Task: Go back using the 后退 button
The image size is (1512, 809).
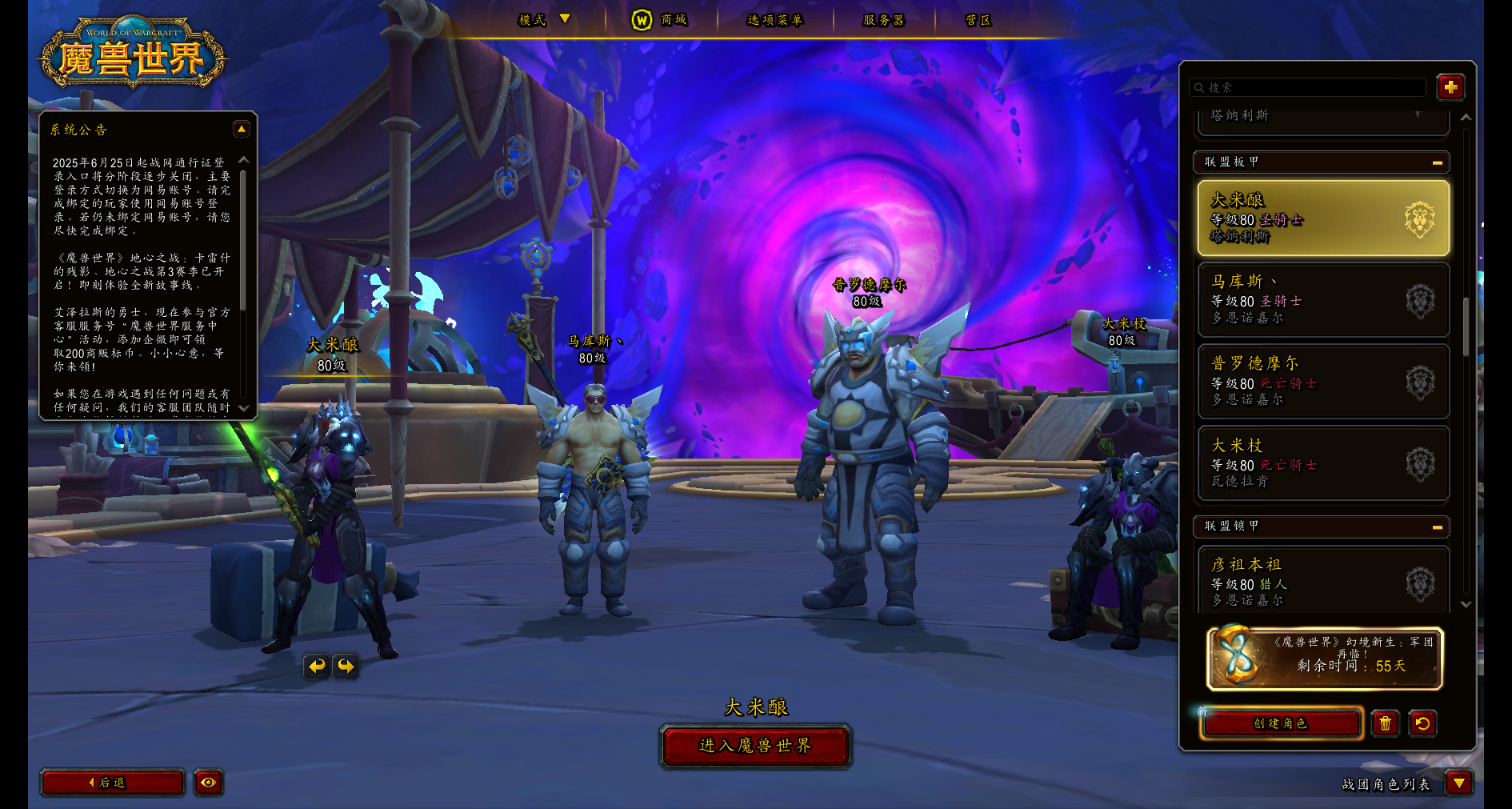Action: click(112, 783)
